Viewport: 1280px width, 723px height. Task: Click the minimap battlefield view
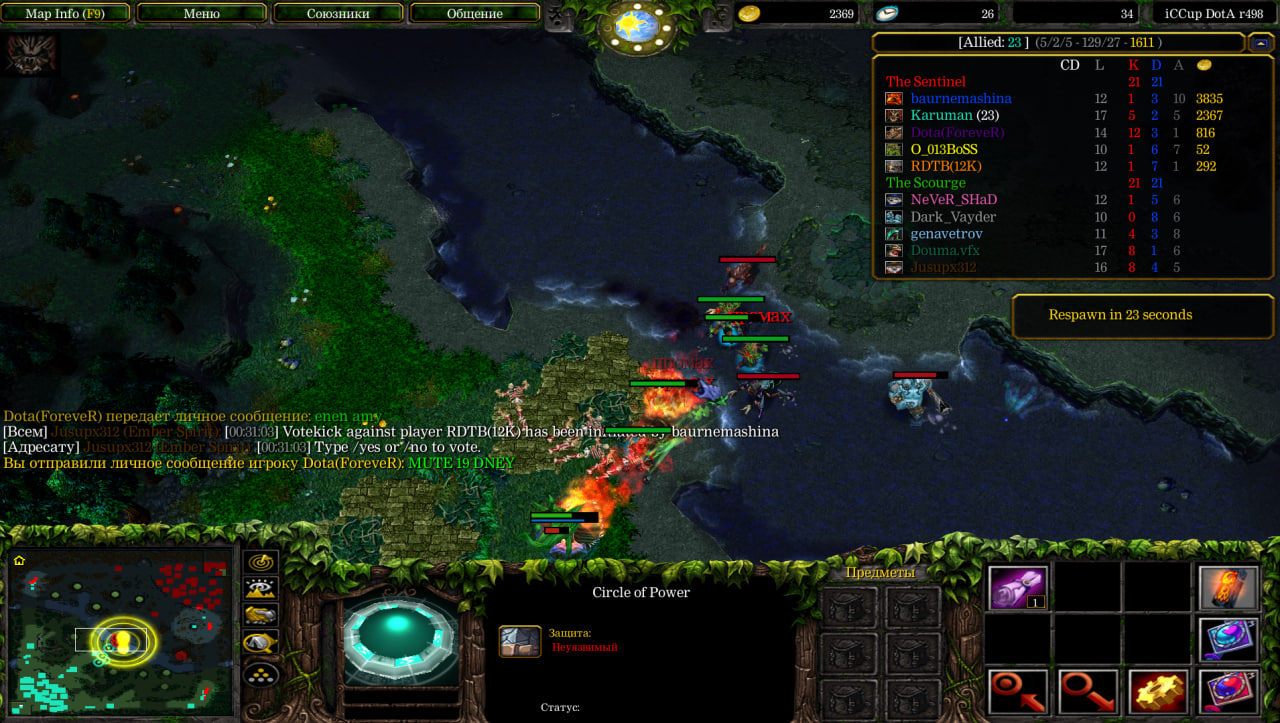click(120, 632)
